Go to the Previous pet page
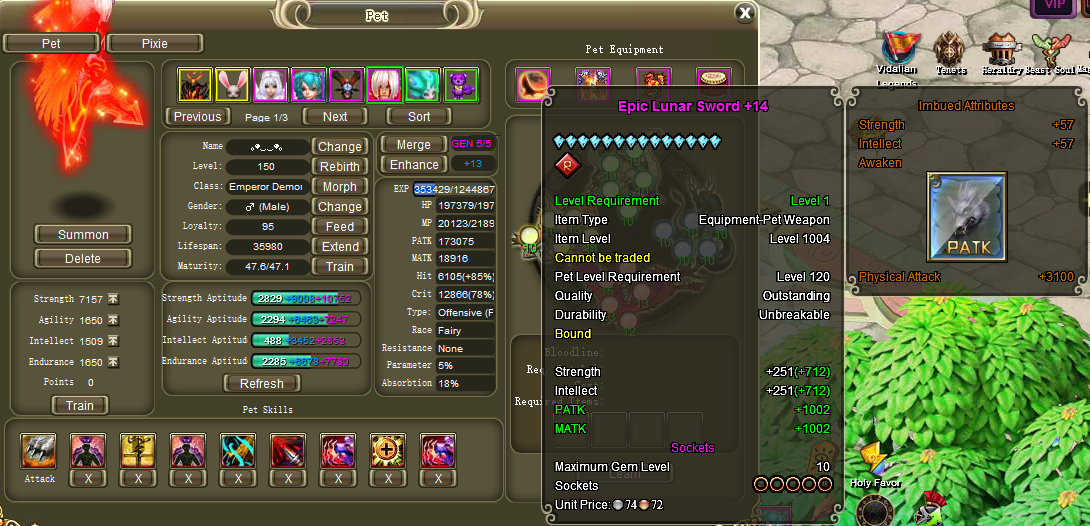 pyautogui.click(x=197, y=117)
